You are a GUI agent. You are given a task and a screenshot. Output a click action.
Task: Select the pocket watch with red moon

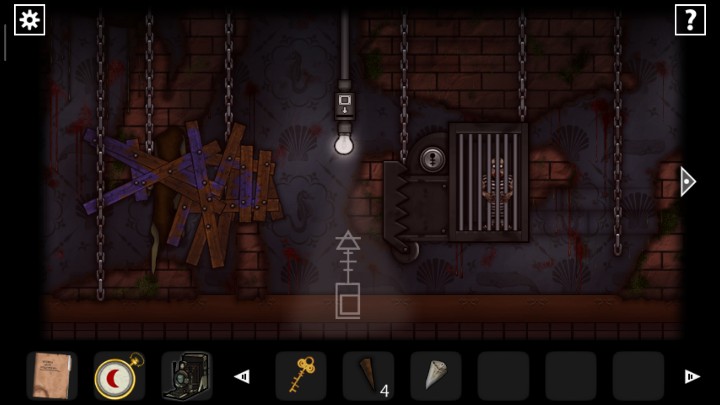[x=119, y=376]
